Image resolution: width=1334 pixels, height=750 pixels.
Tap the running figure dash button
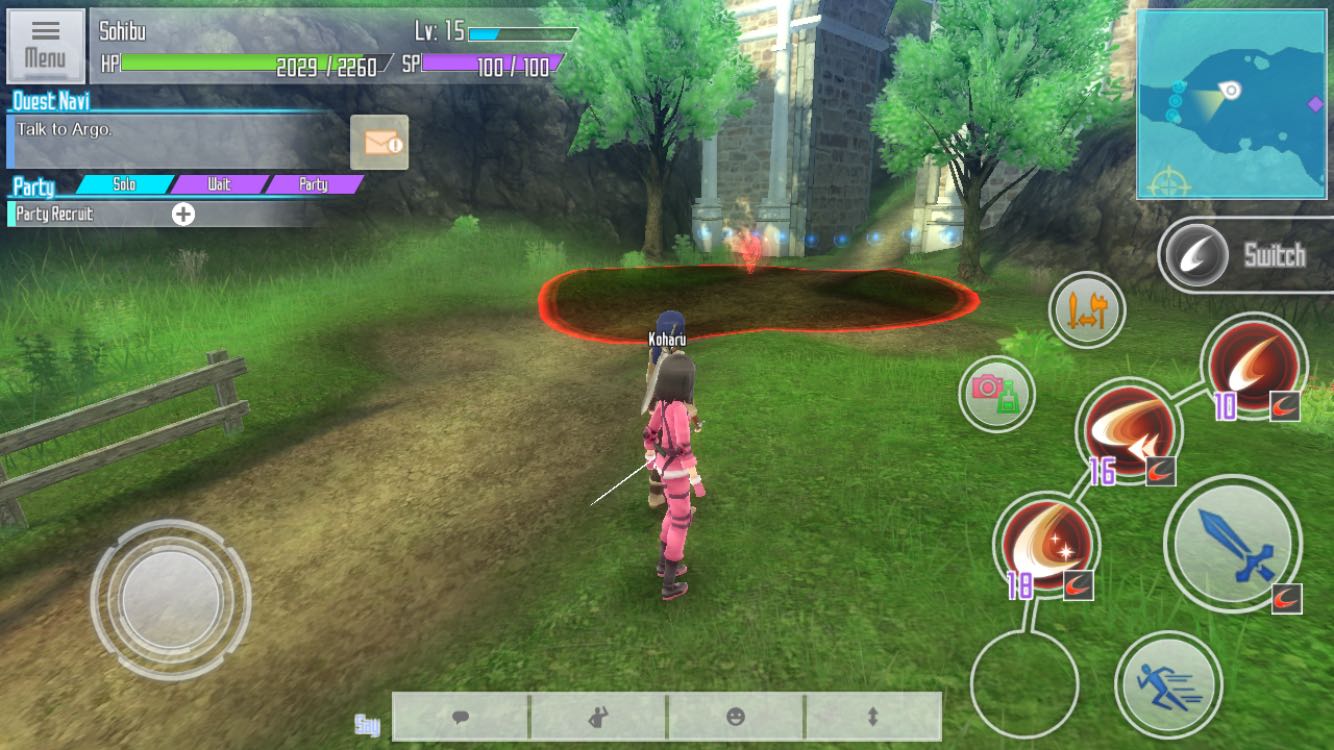[1168, 684]
